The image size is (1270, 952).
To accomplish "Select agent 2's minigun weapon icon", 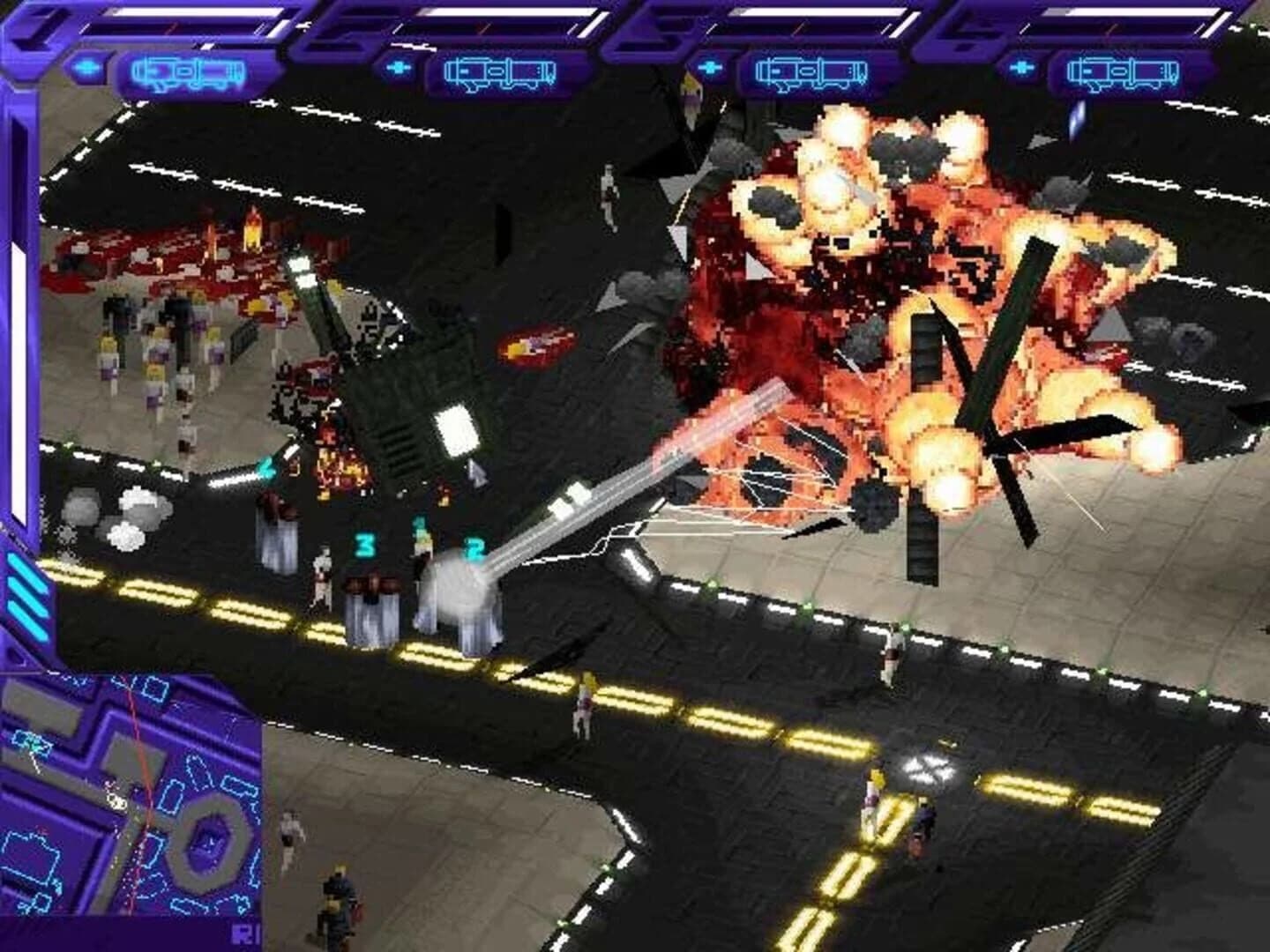I will (x=497, y=71).
